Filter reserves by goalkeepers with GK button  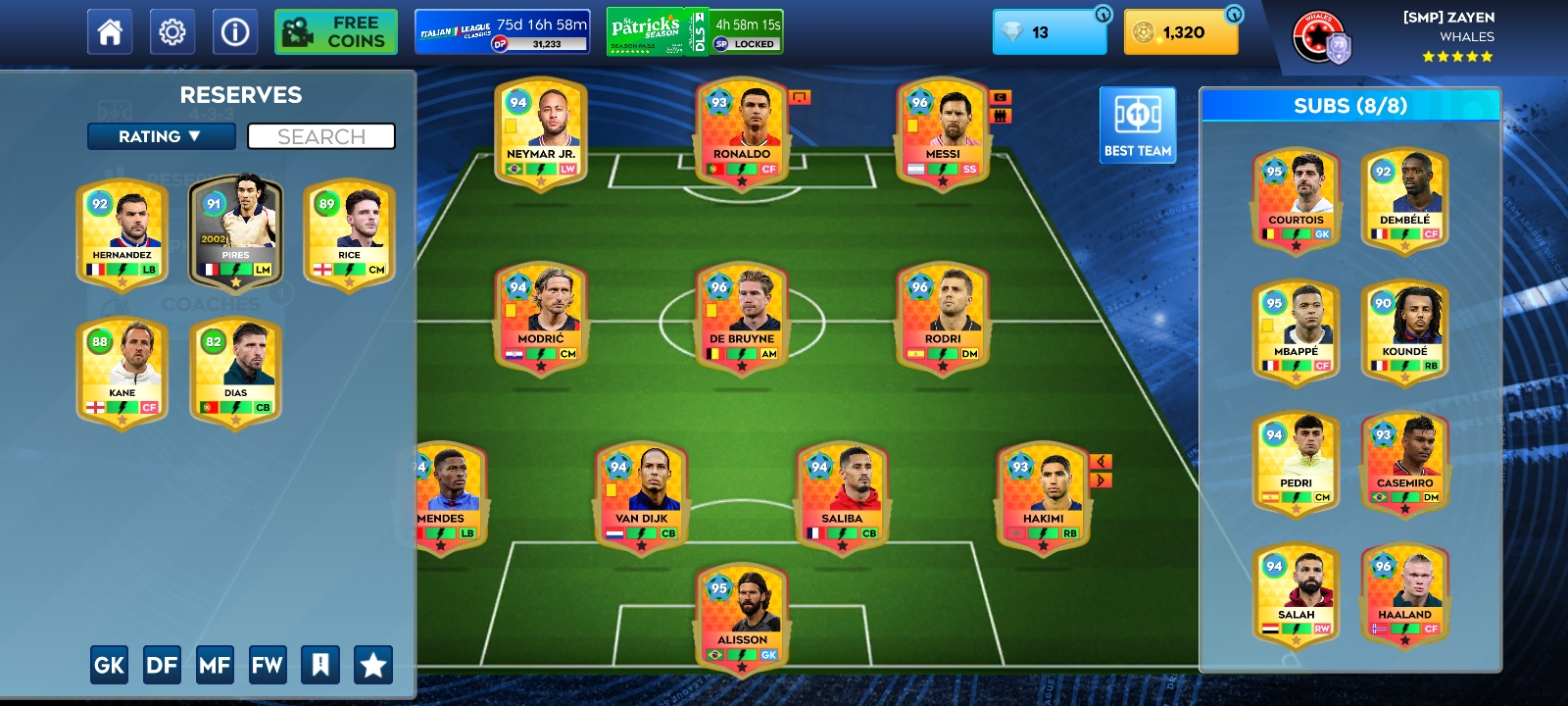pyautogui.click(x=109, y=664)
